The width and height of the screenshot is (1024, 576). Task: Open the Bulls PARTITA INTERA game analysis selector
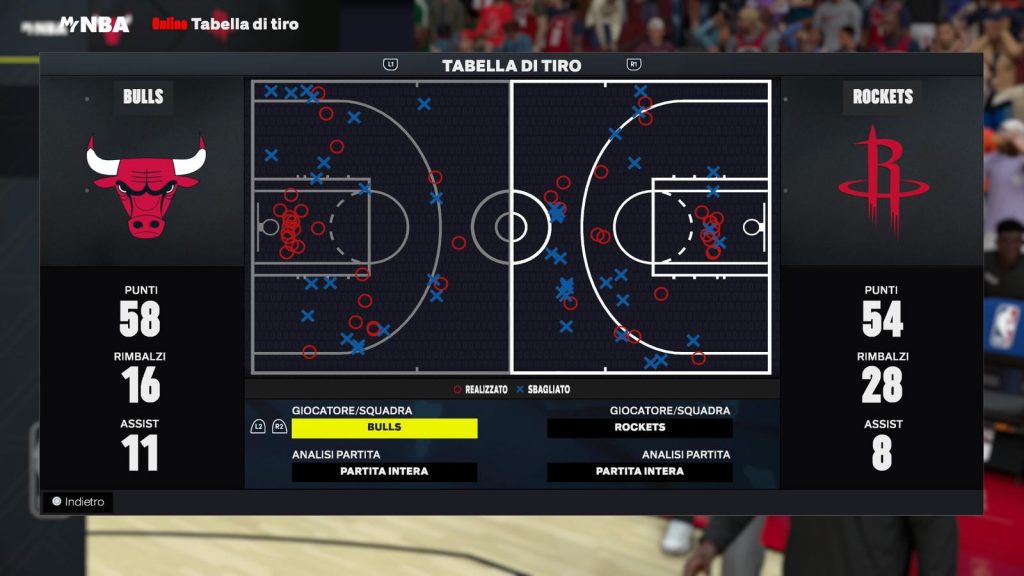click(x=384, y=472)
